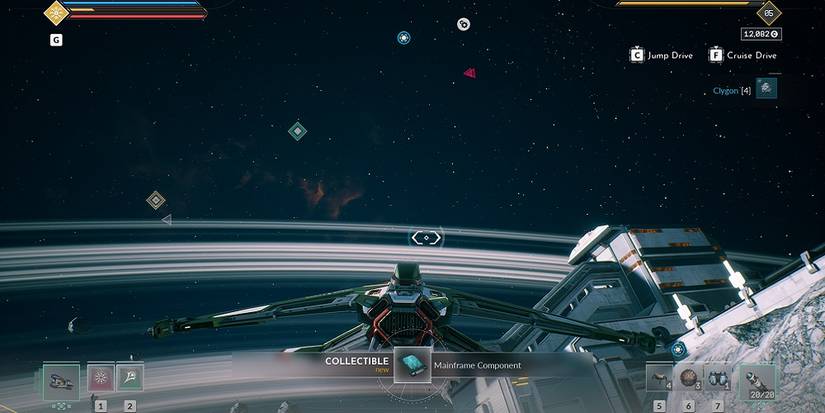Select the tan diamond waypoint marker
The image size is (825, 413).
coord(156,200)
